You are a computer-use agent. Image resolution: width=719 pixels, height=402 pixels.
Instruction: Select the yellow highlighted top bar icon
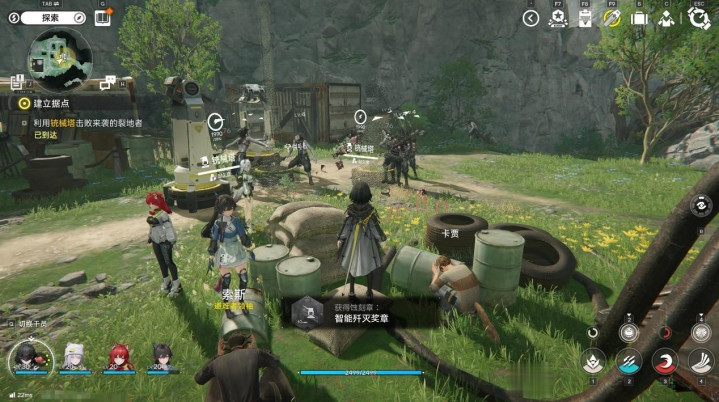(x=612, y=18)
